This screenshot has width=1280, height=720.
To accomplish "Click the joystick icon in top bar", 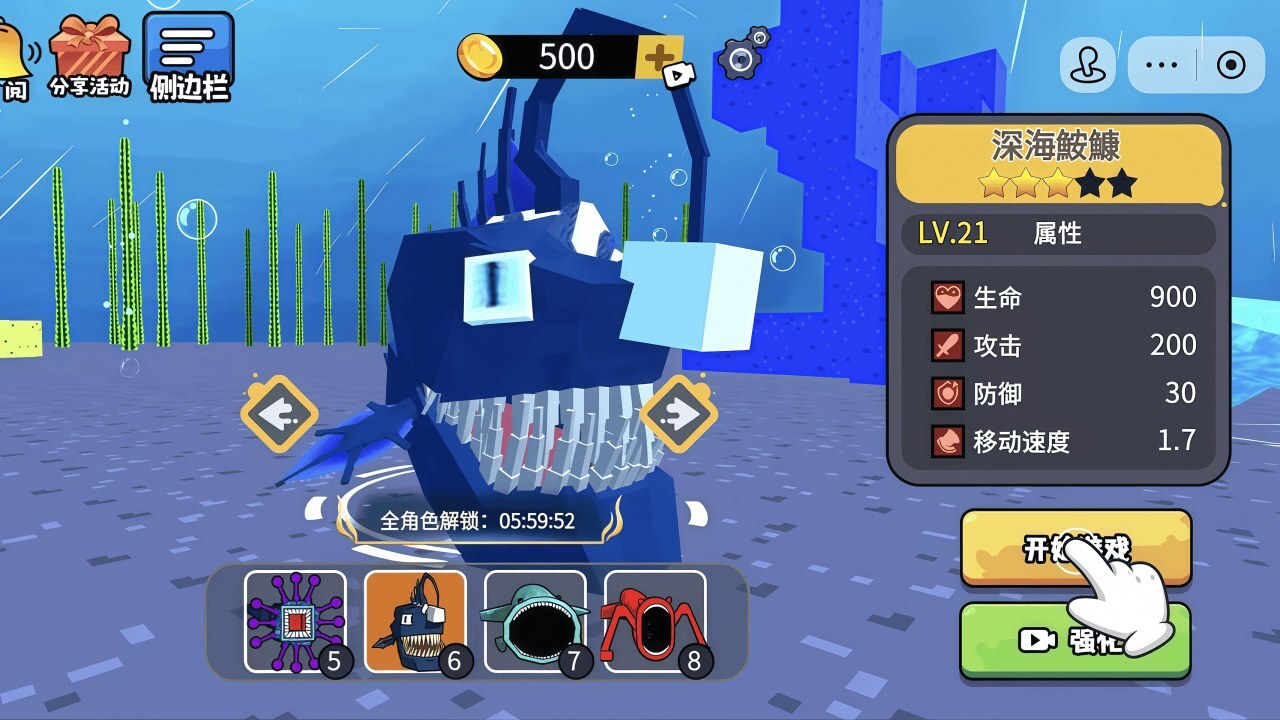I will point(1087,66).
